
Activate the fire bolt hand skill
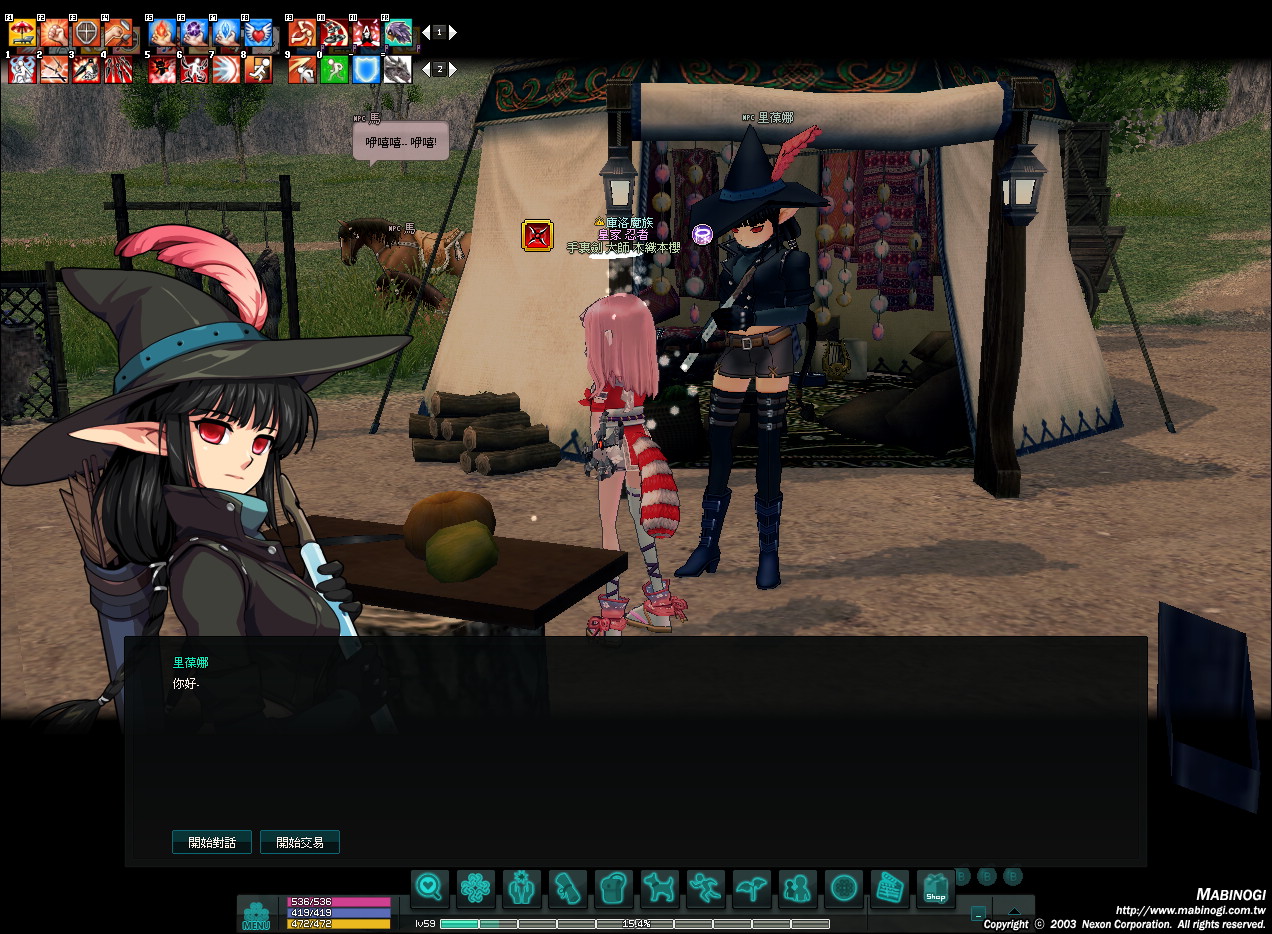click(162, 33)
